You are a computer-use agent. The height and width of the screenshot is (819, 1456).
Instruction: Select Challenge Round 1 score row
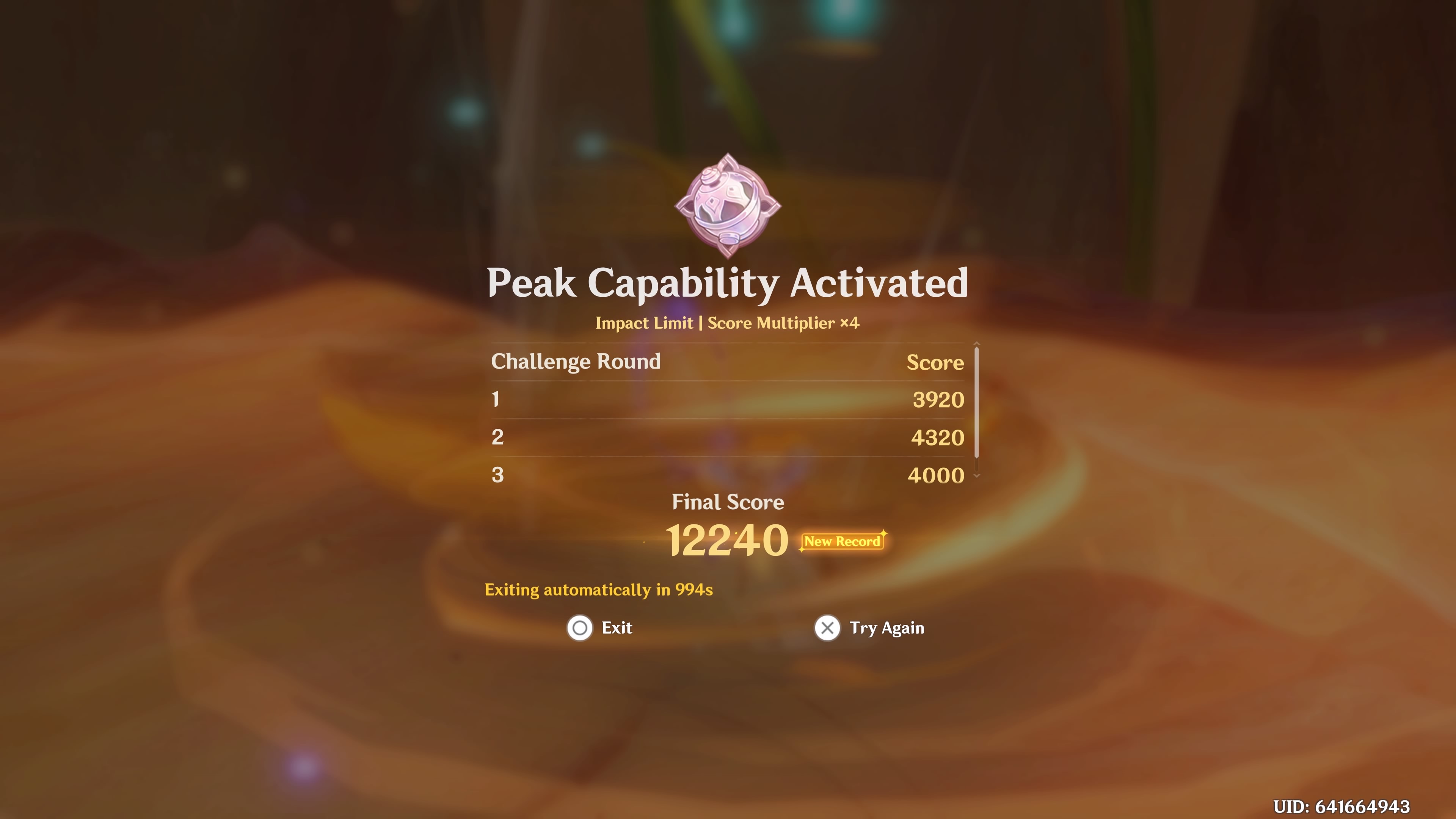click(x=728, y=400)
